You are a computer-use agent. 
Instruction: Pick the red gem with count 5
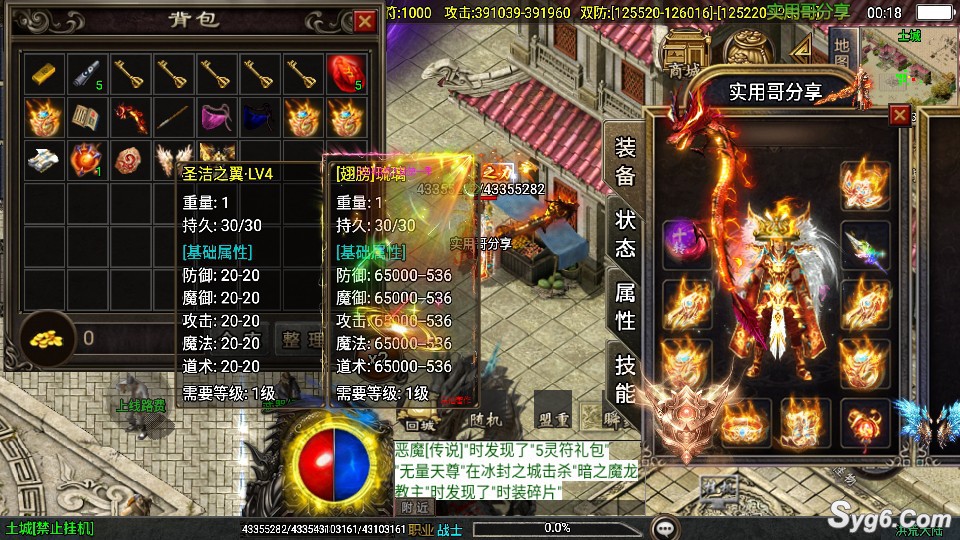(345, 73)
